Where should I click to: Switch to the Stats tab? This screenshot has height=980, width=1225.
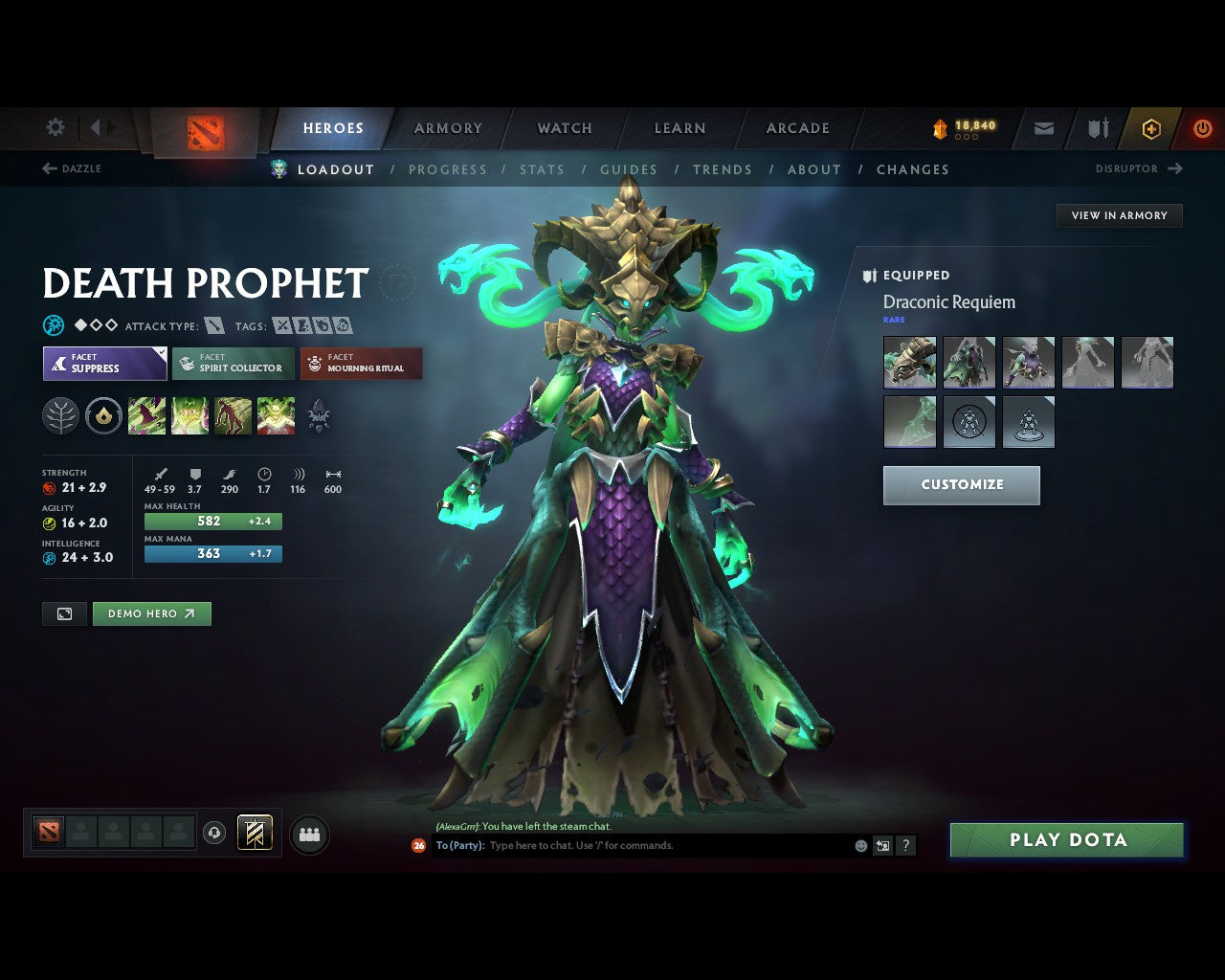click(542, 169)
